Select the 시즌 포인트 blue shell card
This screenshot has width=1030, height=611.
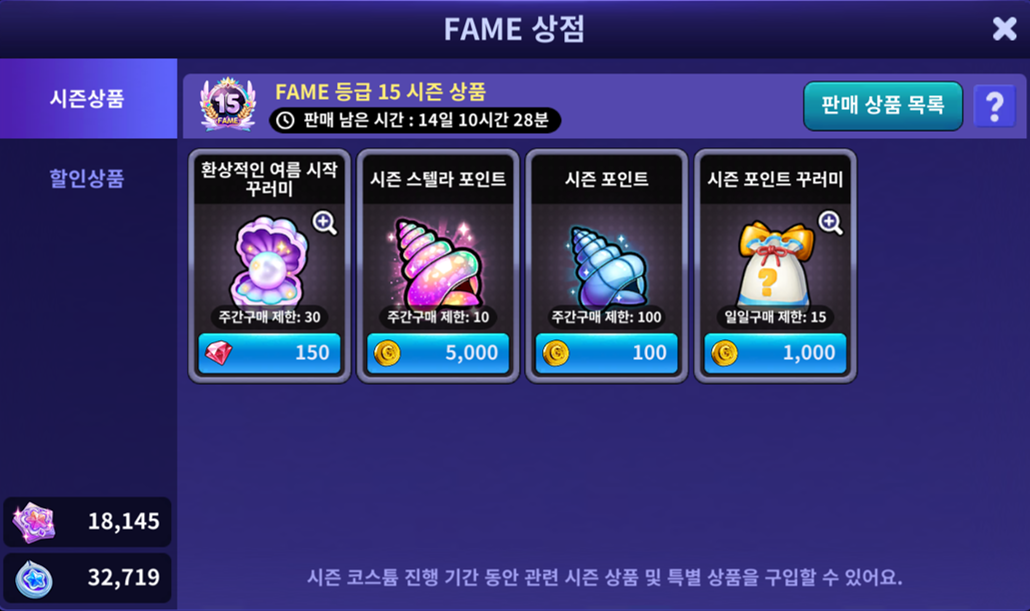point(606,260)
